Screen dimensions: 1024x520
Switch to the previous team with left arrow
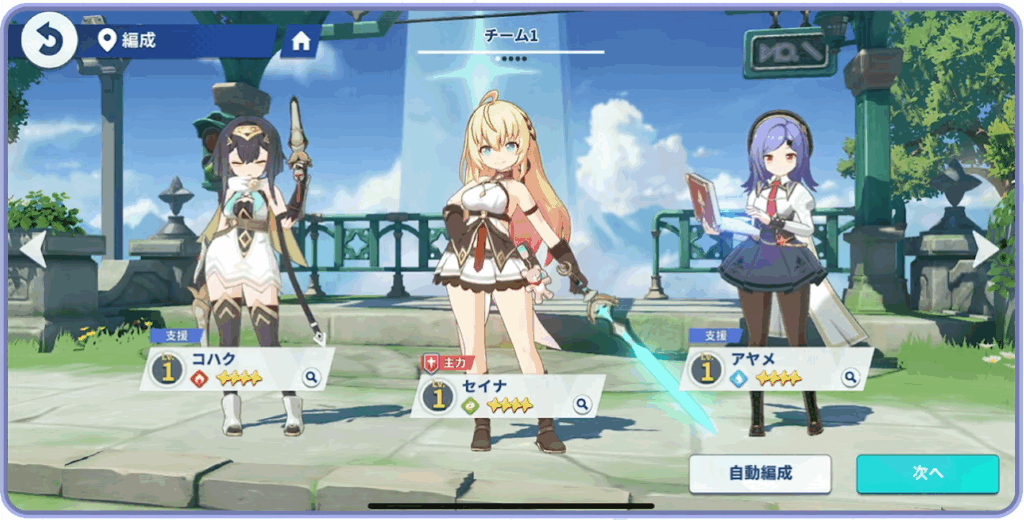pyautogui.click(x=33, y=249)
